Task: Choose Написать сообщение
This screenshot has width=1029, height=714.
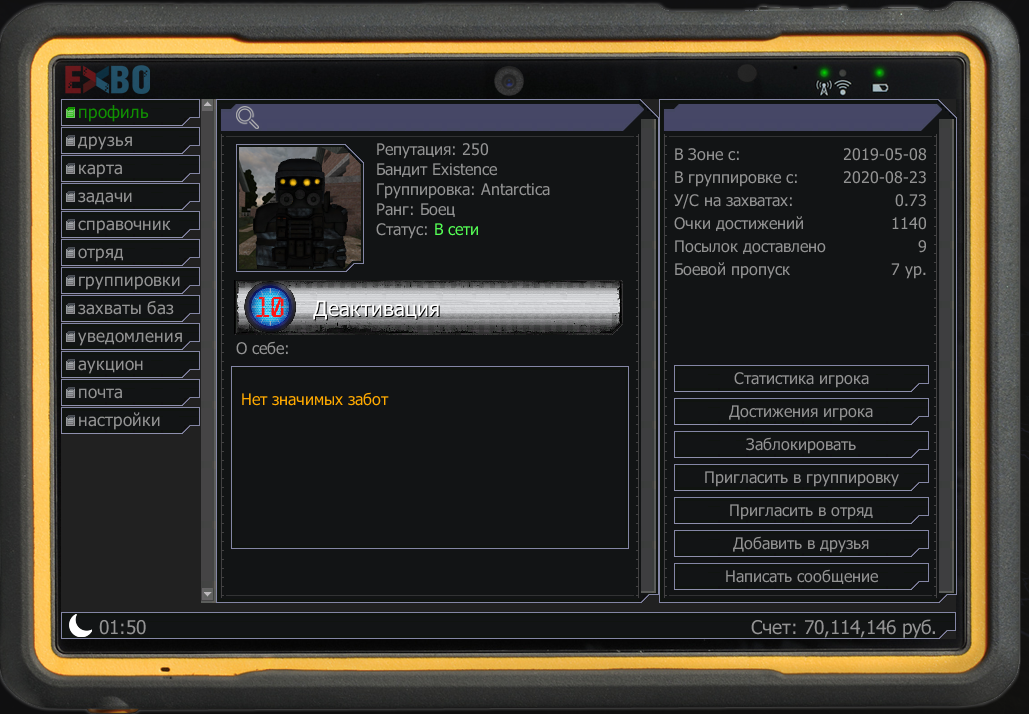Action: [x=801, y=577]
